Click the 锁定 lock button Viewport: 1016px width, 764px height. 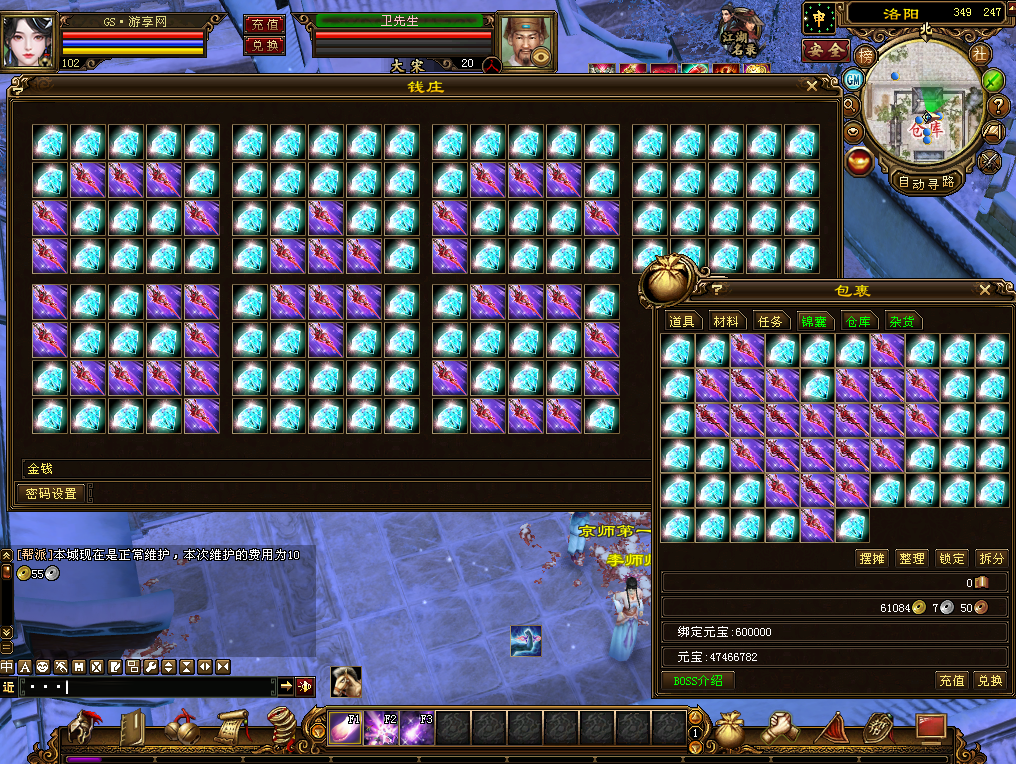tap(951, 558)
